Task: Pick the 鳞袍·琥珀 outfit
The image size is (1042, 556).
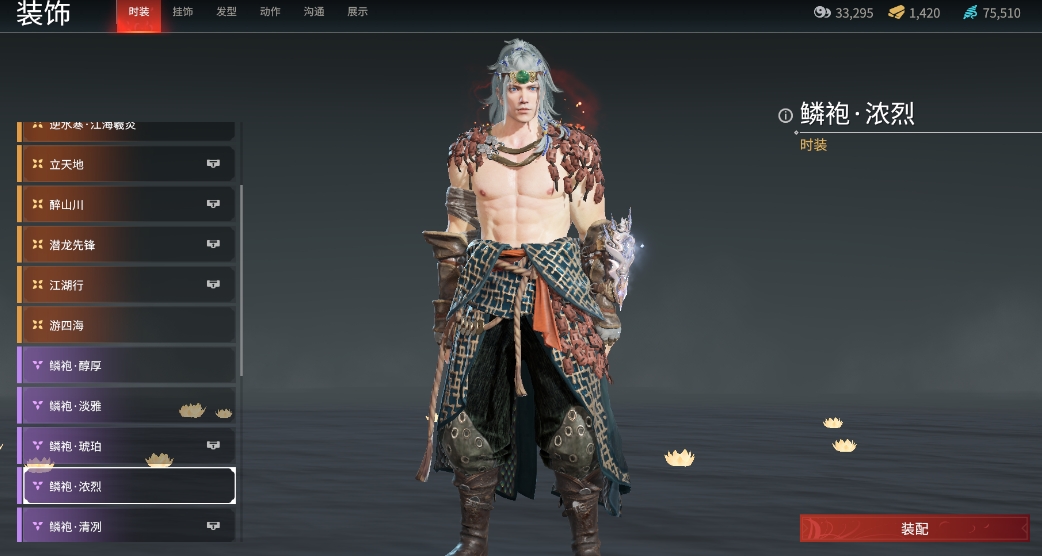Action: tap(128, 446)
